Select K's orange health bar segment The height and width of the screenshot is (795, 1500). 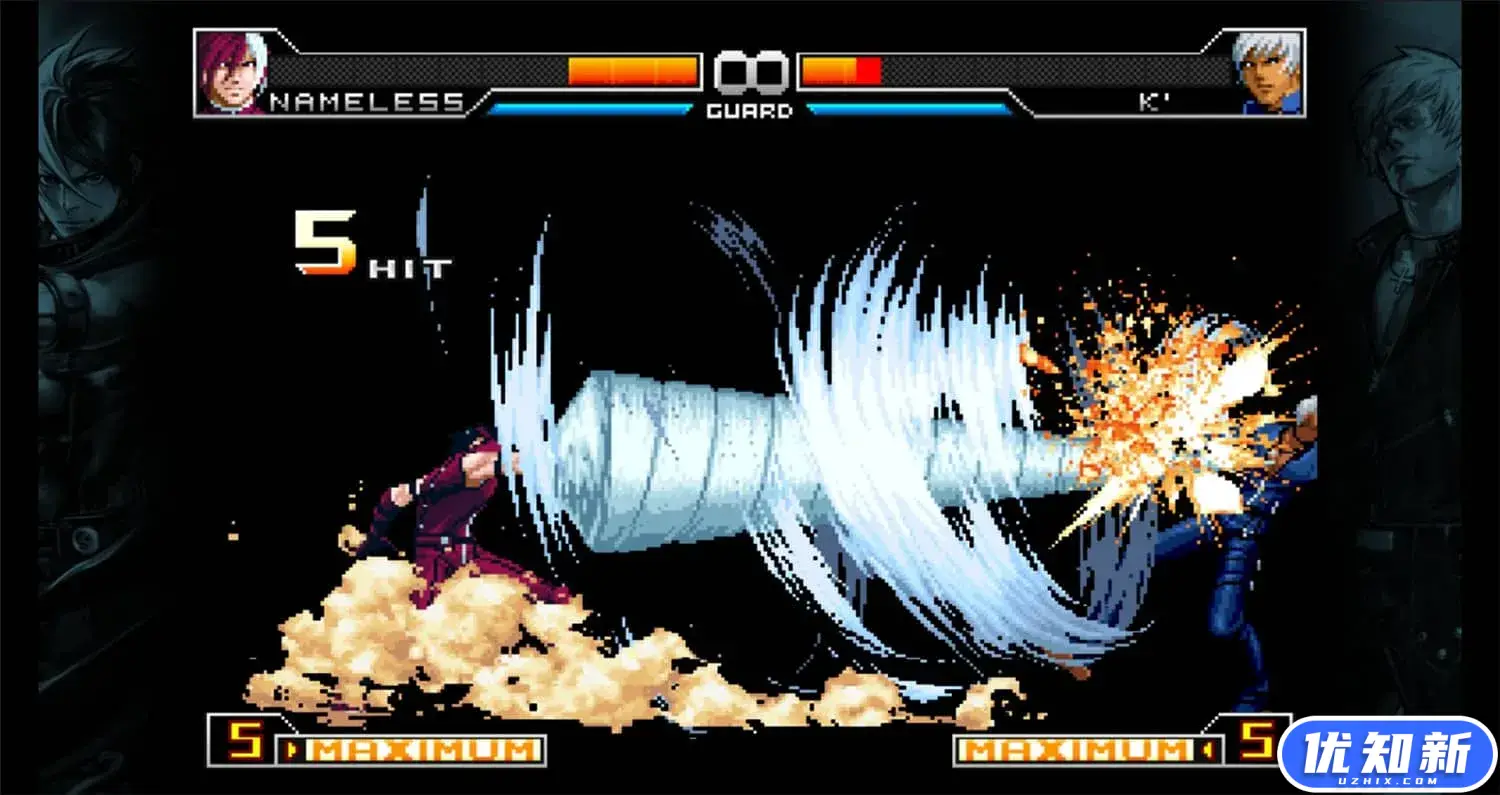point(830,68)
